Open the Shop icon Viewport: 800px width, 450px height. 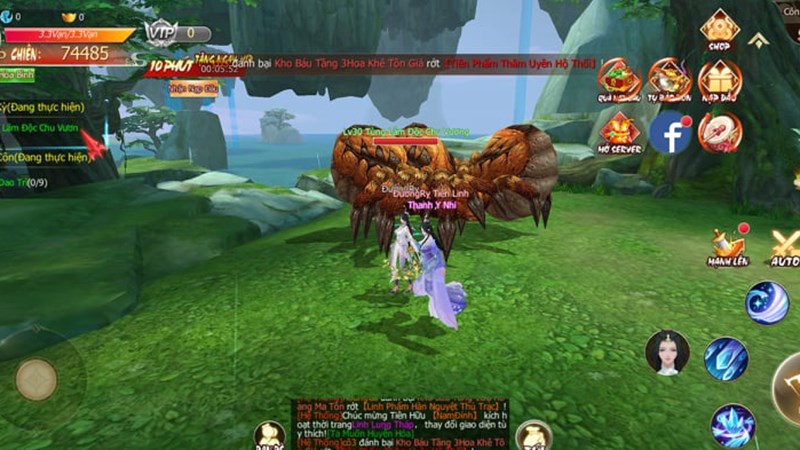[x=719, y=31]
